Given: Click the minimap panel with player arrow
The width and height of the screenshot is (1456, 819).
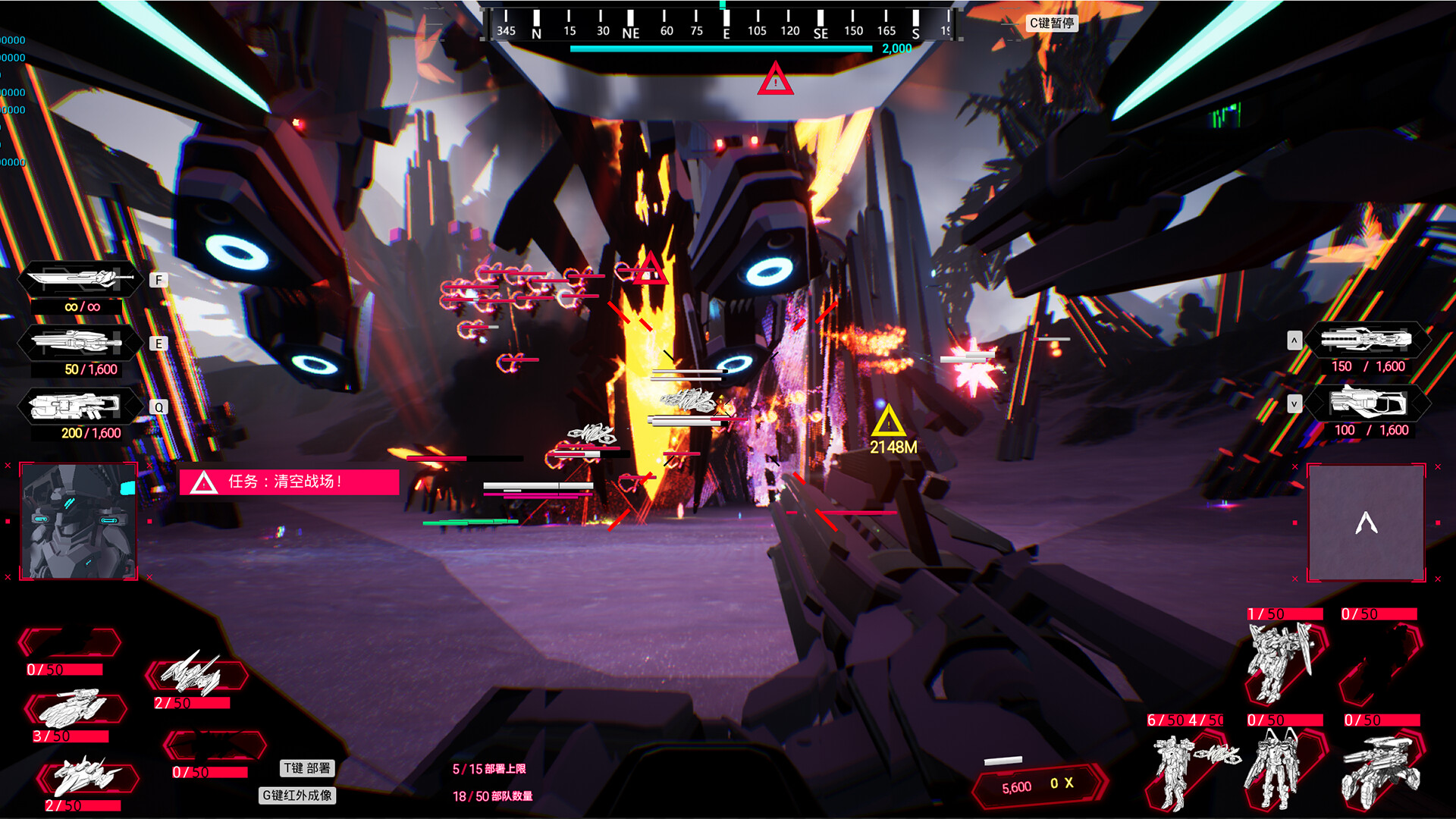Looking at the screenshot, I should coord(1366,522).
